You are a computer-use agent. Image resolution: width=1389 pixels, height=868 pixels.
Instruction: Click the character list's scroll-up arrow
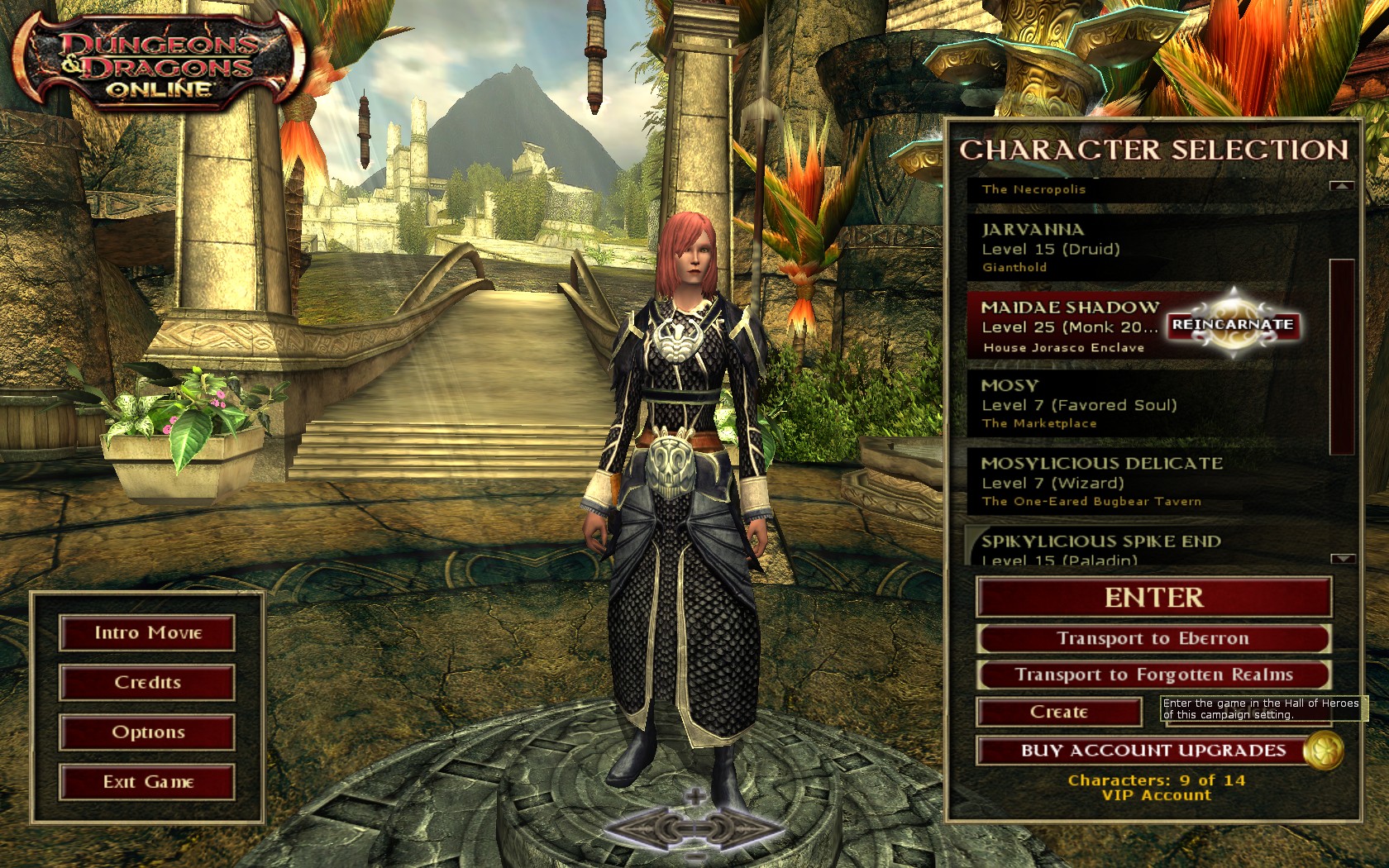click(x=1342, y=187)
